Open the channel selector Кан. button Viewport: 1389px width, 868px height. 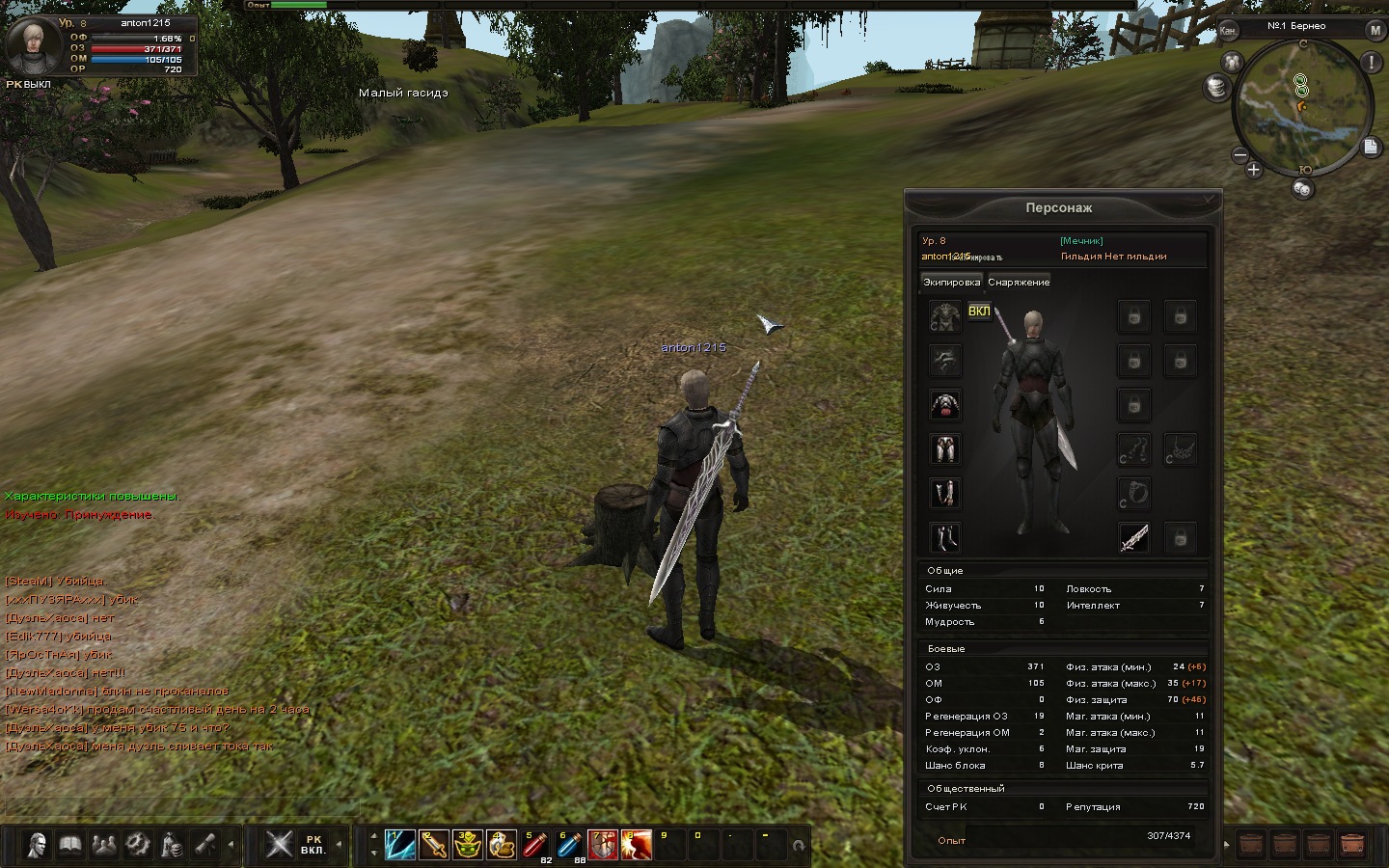click(1228, 31)
